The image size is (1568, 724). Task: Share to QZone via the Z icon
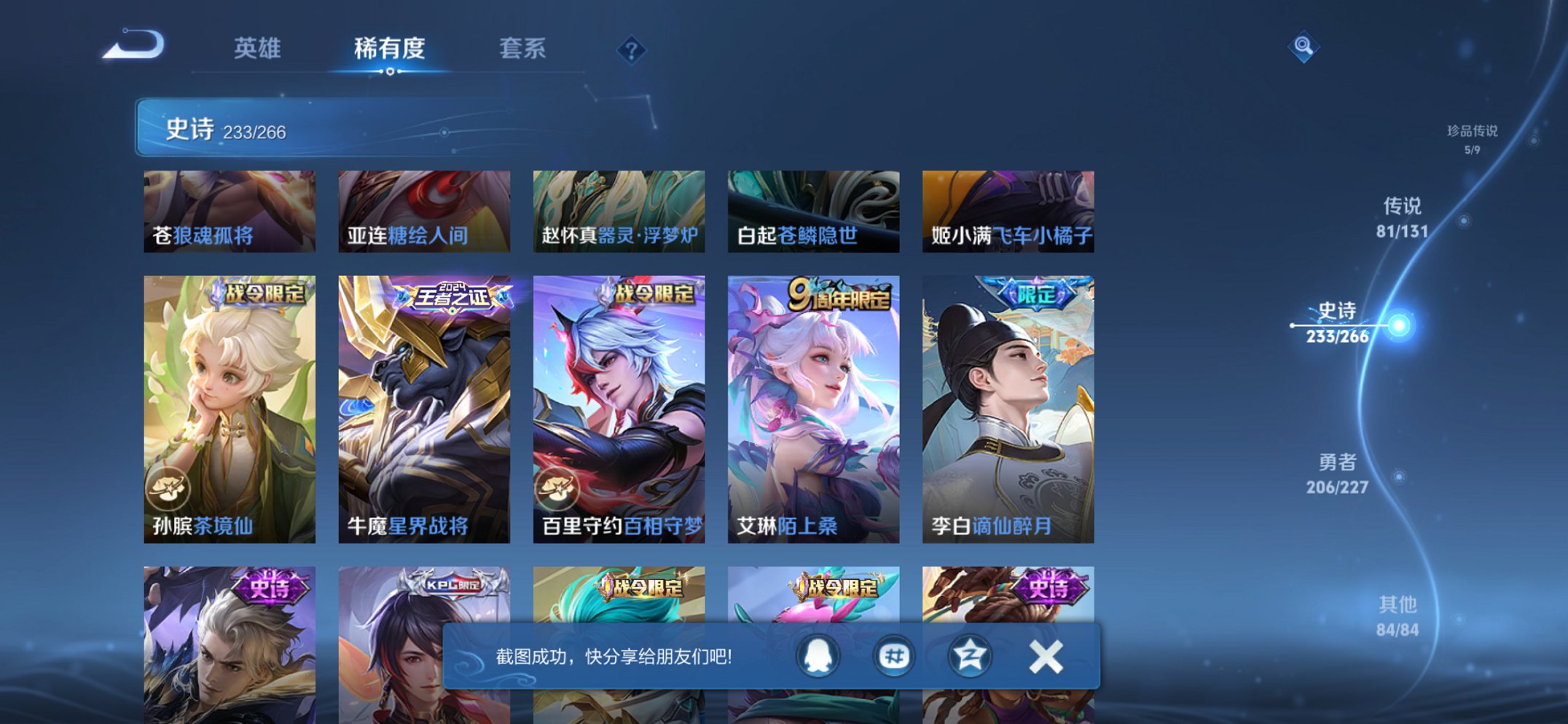[x=969, y=656]
